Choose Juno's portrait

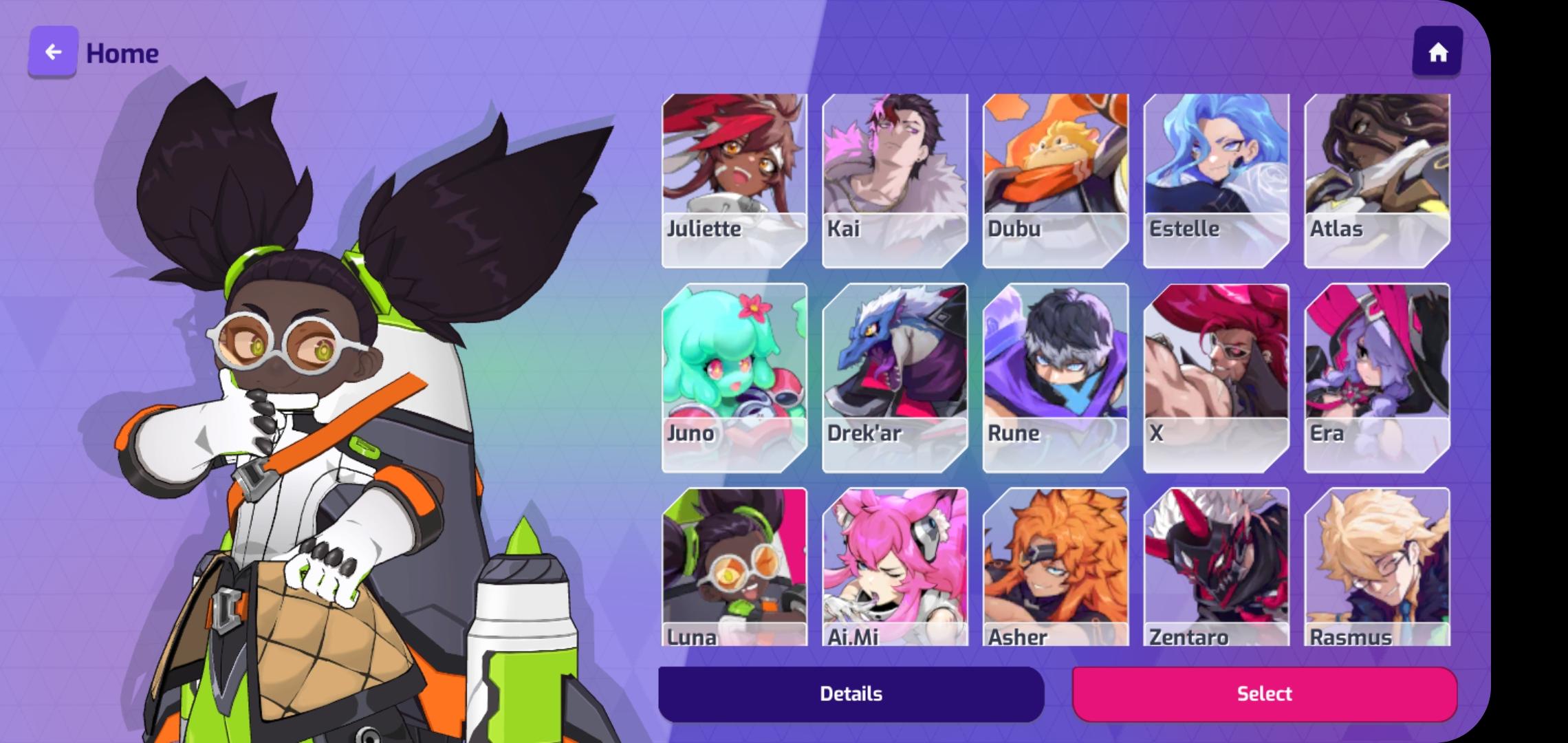pos(732,378)
